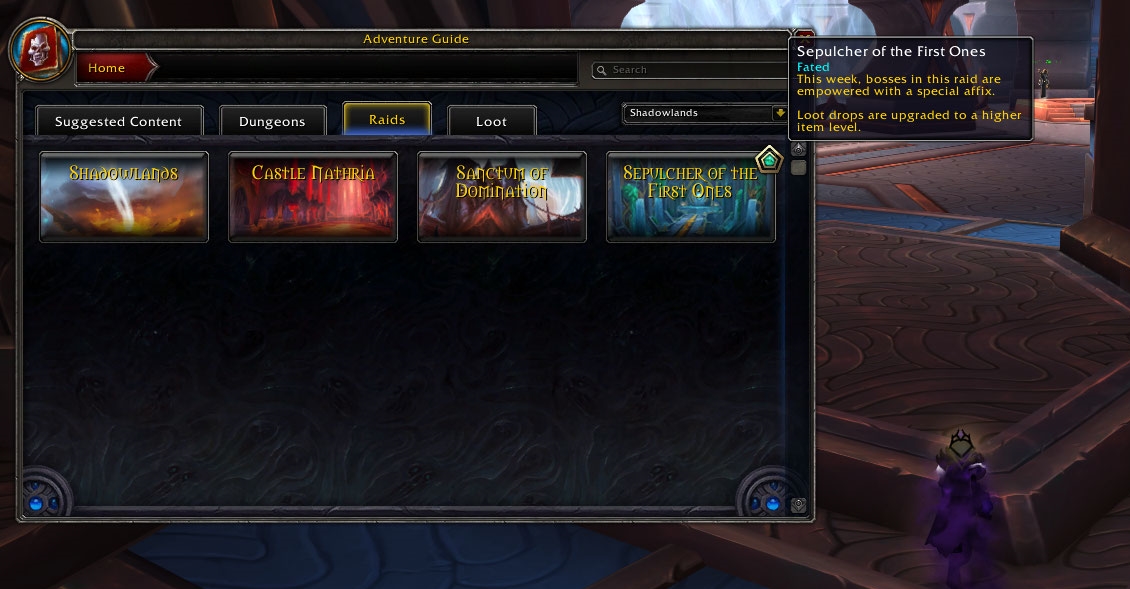Screen dimensions: 1130x589
Task: Click the Adventure Guide search box
Action: (690, 70)
